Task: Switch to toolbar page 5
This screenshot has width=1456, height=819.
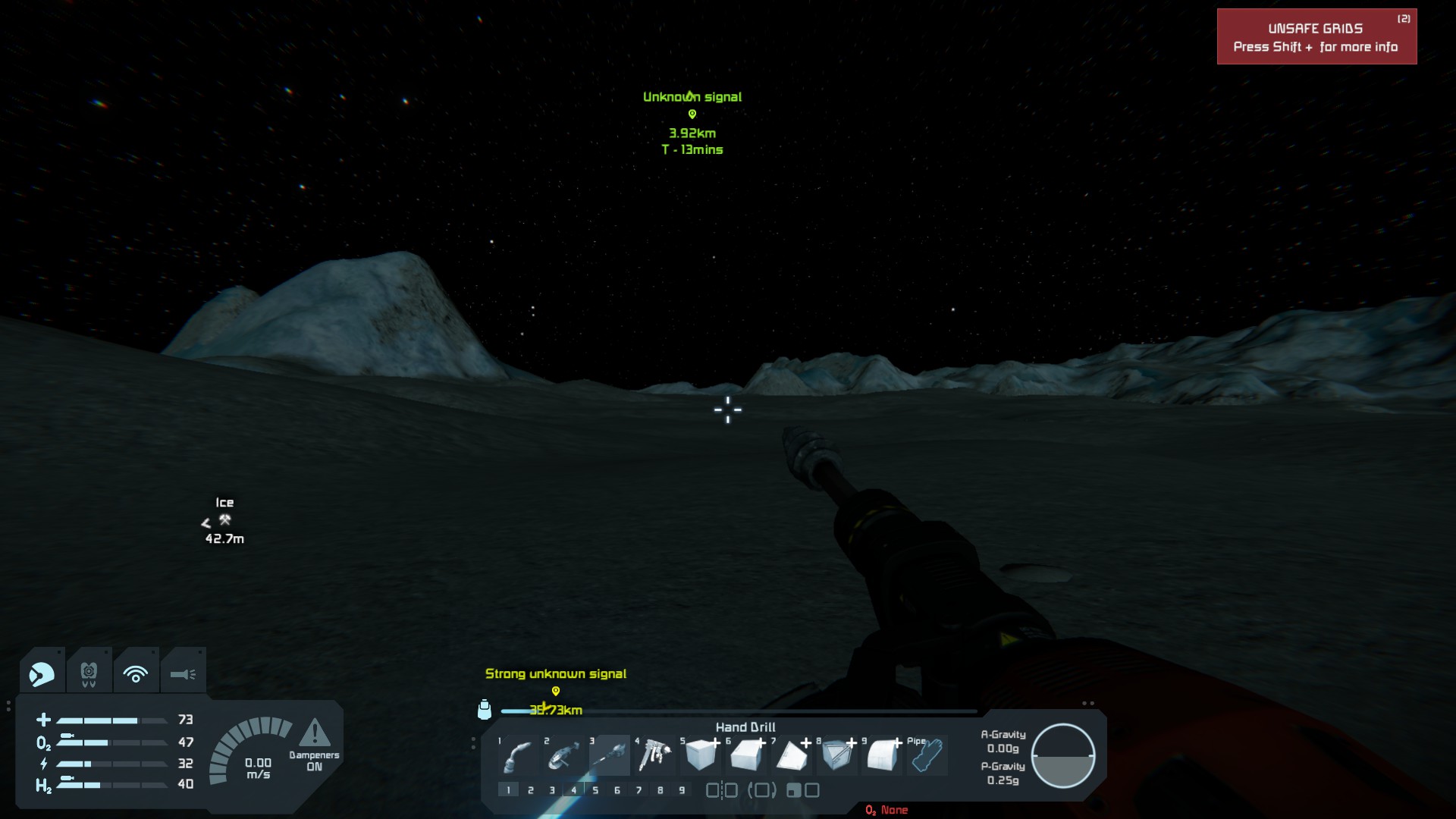Action: pyautogui.click(x=595, y=790)
